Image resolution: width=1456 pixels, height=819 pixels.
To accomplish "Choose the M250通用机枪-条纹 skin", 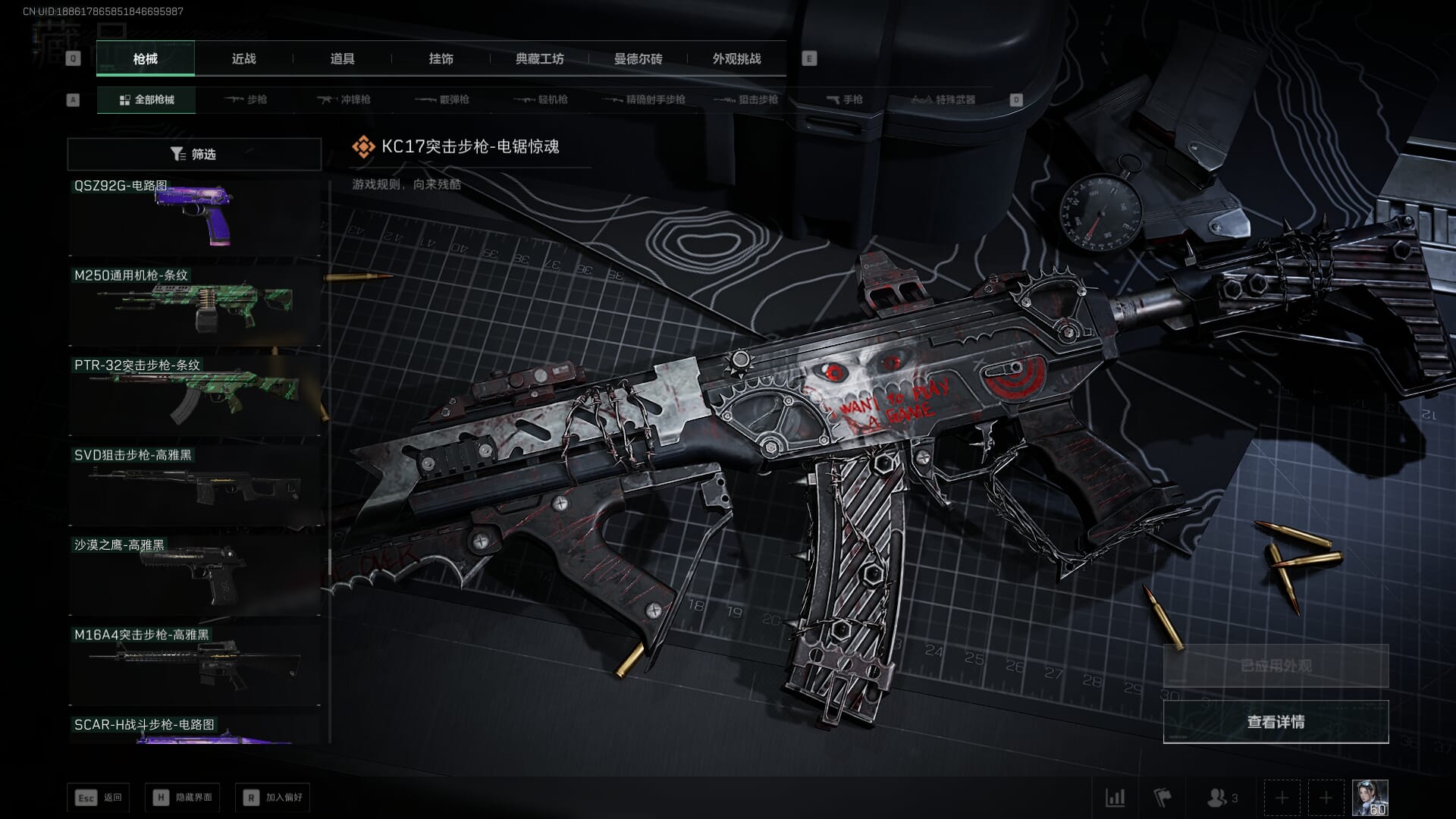I will point(194,306).
